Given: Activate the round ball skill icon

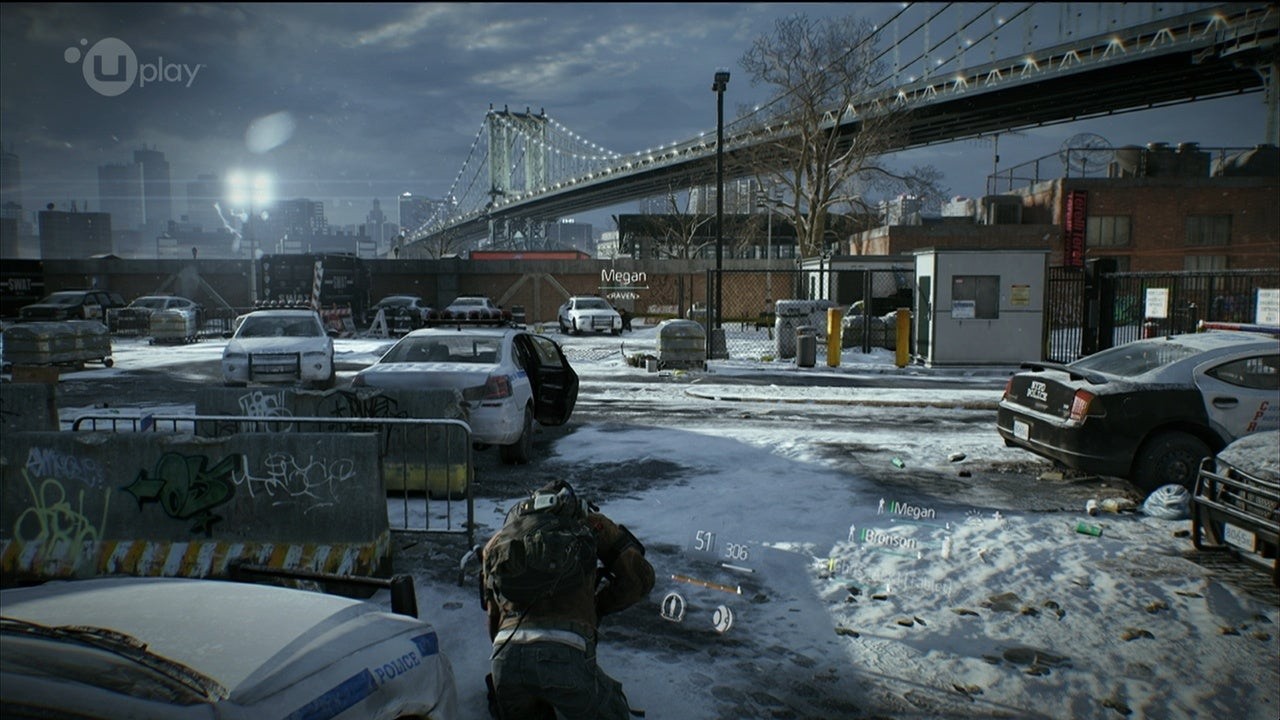Looking at the screenshot, I should pyautogui.click(x=722, y=618).
